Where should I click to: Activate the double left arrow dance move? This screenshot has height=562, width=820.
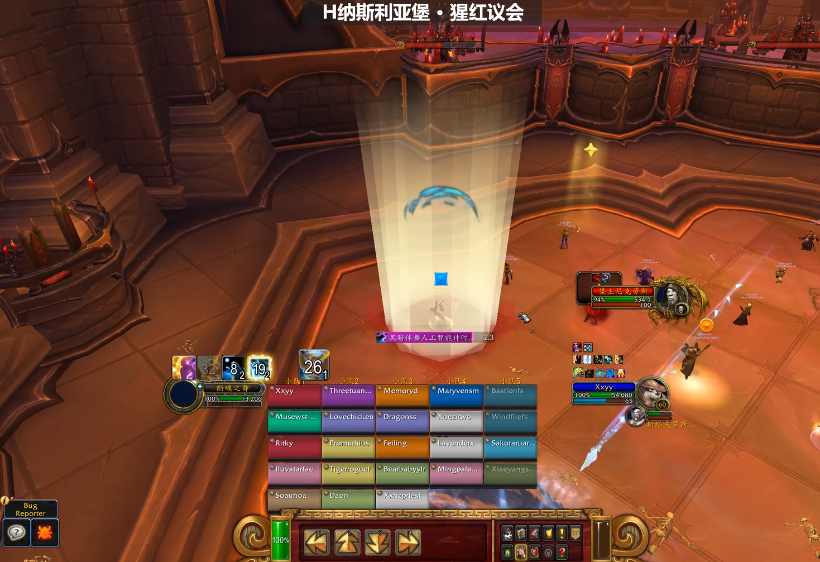point(317,542)
